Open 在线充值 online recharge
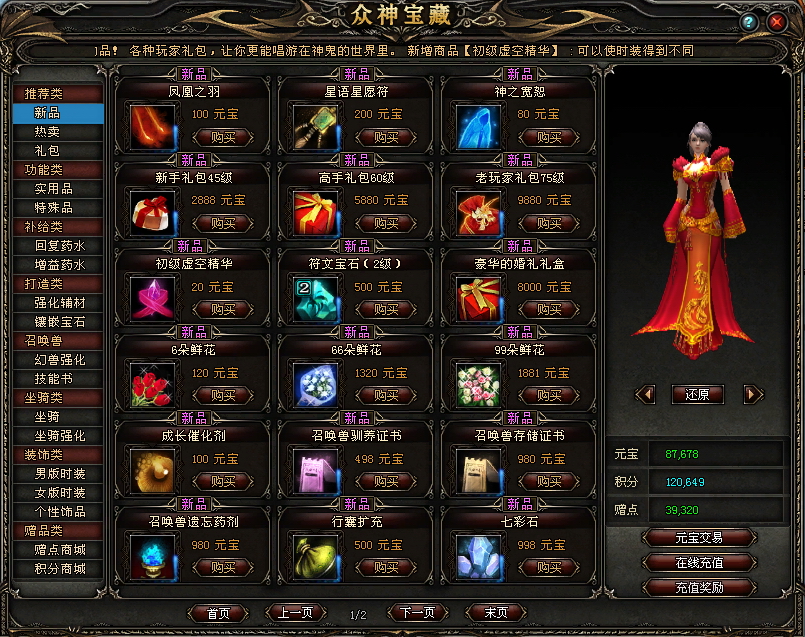The height and width of the screenshot is (637, 805). (x=700, y=563)
